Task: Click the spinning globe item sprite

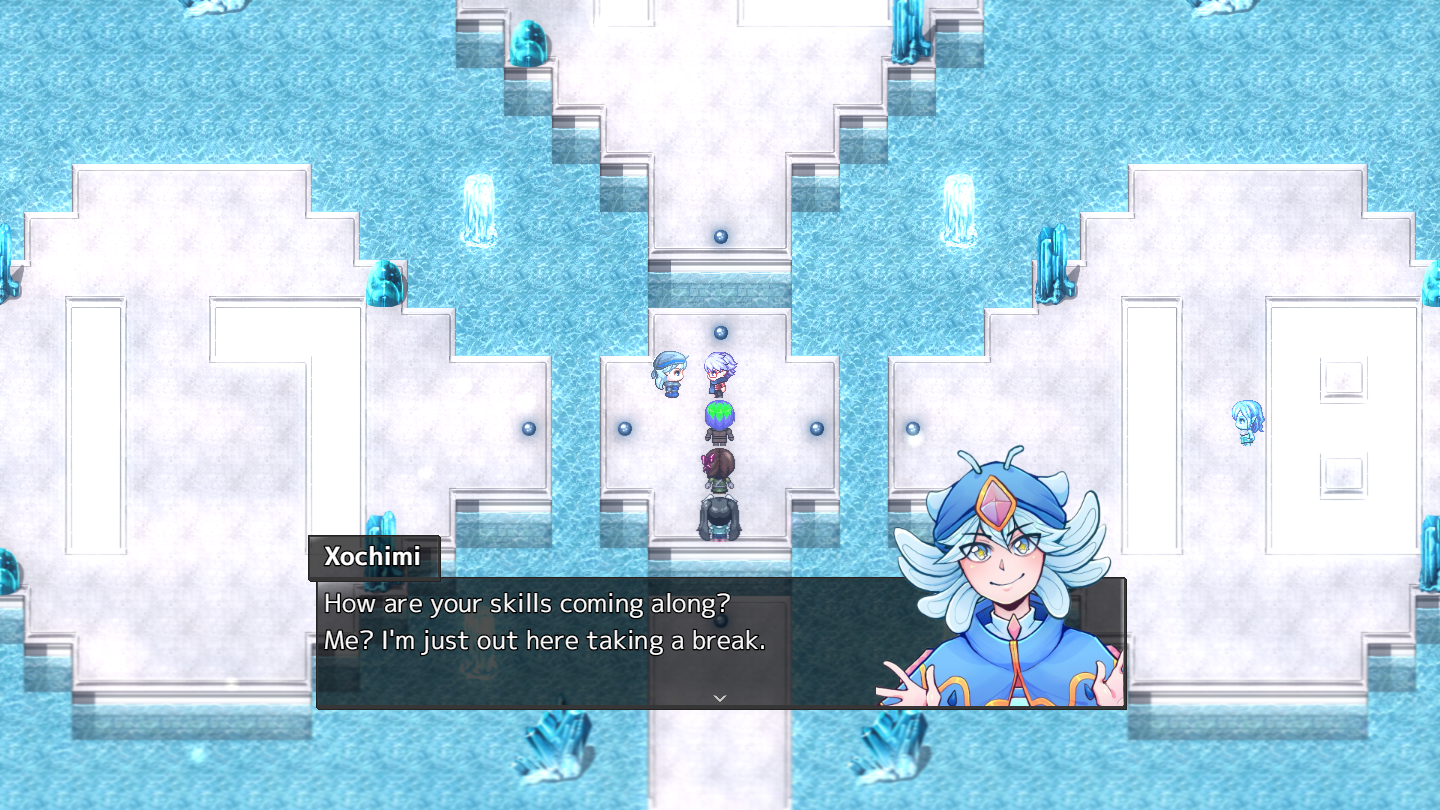Action: [719, 412]
